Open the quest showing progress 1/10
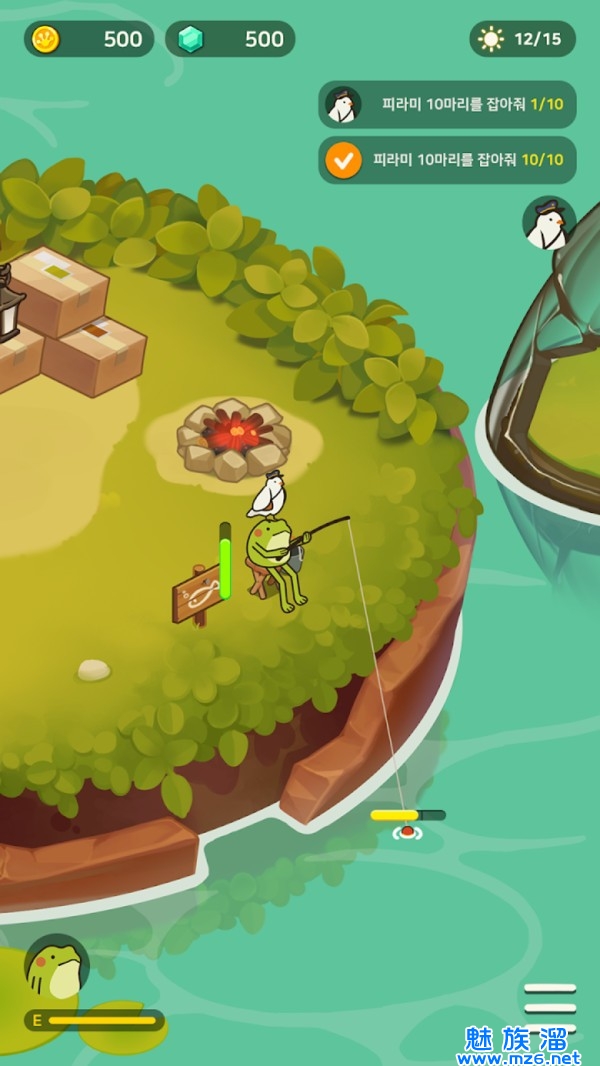 pyautogui.click(x=447, y=104)
